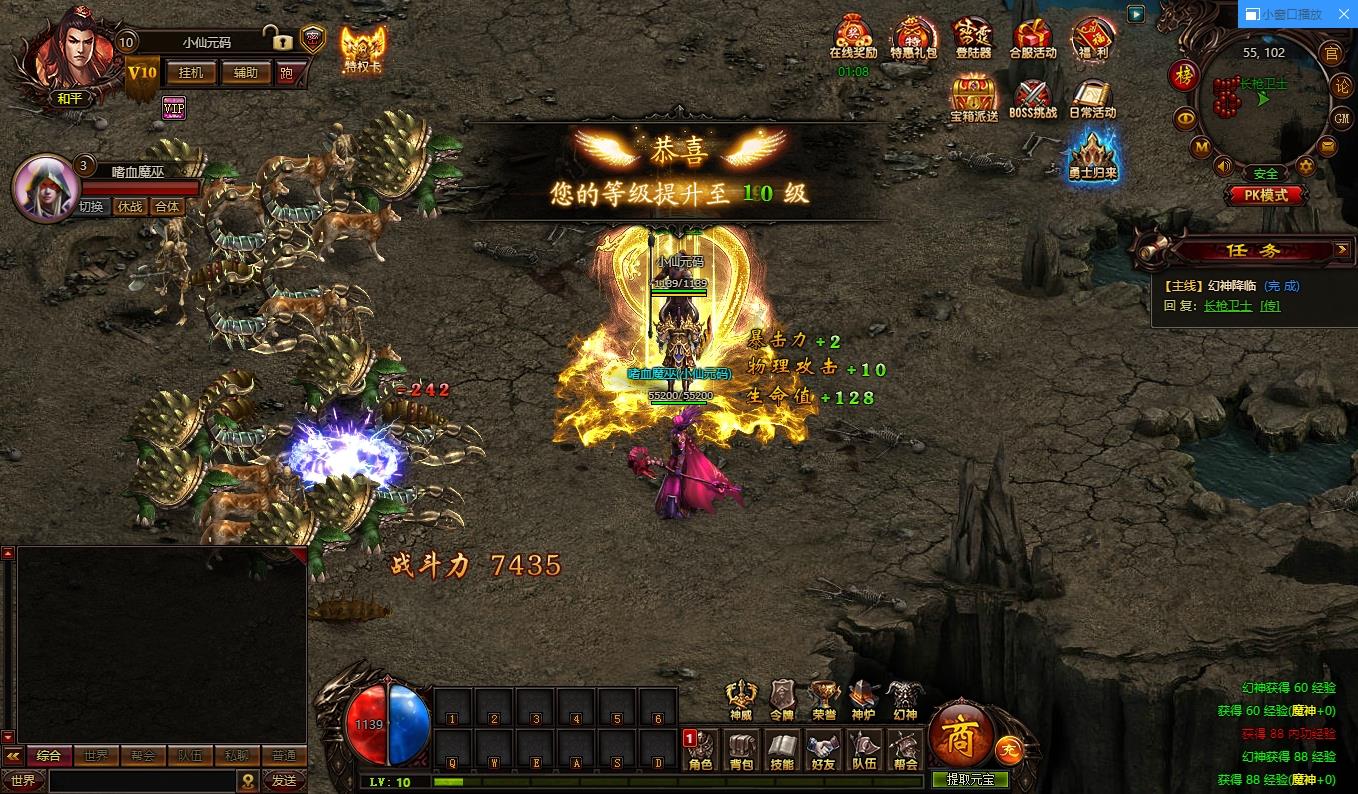Toggle sound with the speaker icon
Screen dimensions: 1358x794
point(1223,166)
